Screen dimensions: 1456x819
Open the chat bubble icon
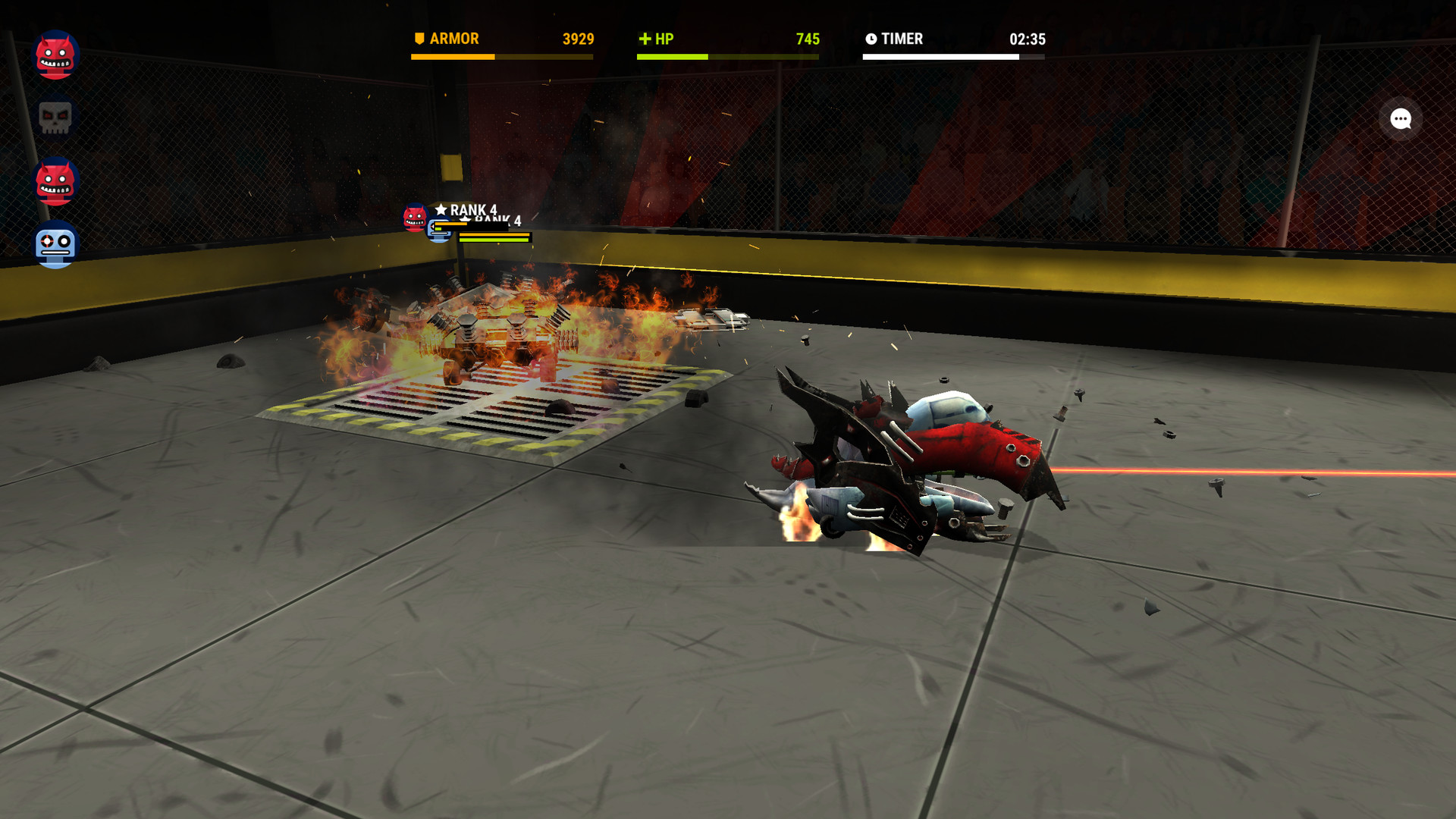coord(1400,119)
